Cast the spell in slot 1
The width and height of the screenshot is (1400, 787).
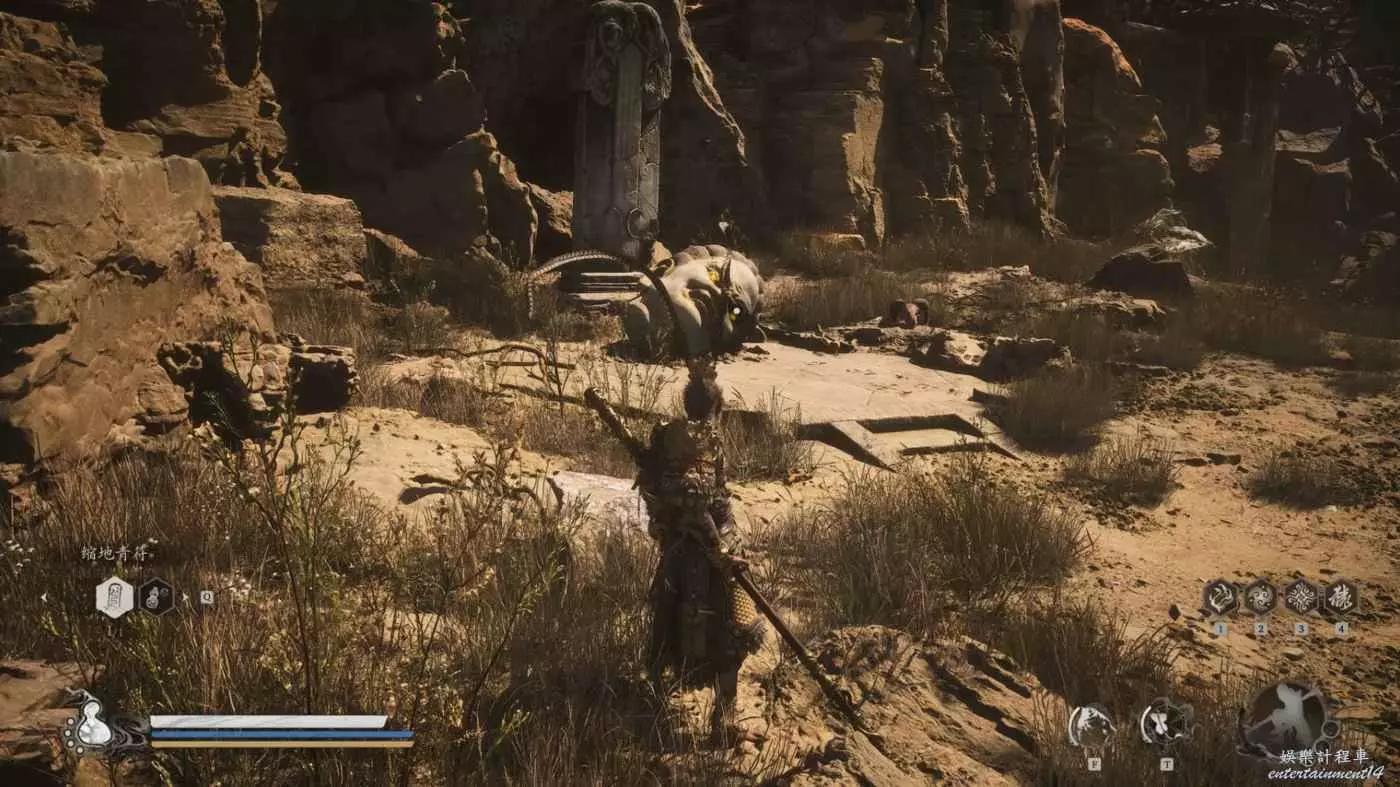click(x=1220, y=597)
